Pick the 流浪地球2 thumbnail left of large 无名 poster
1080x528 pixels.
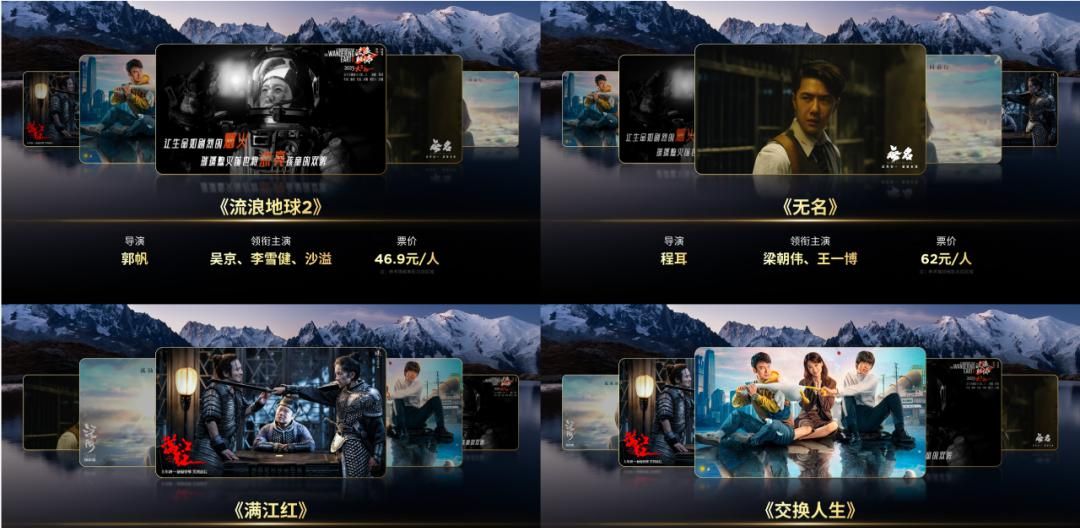(656, 109)
